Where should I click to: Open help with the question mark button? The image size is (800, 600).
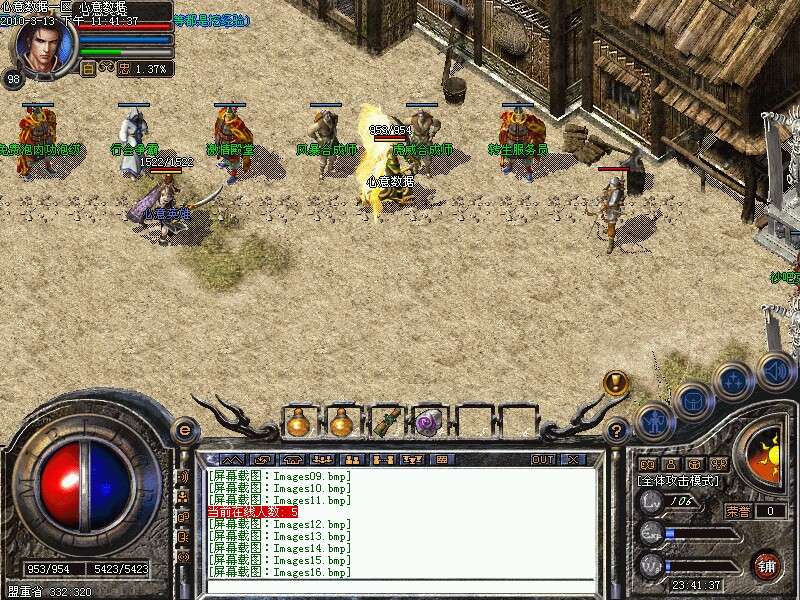click(618, 431)
